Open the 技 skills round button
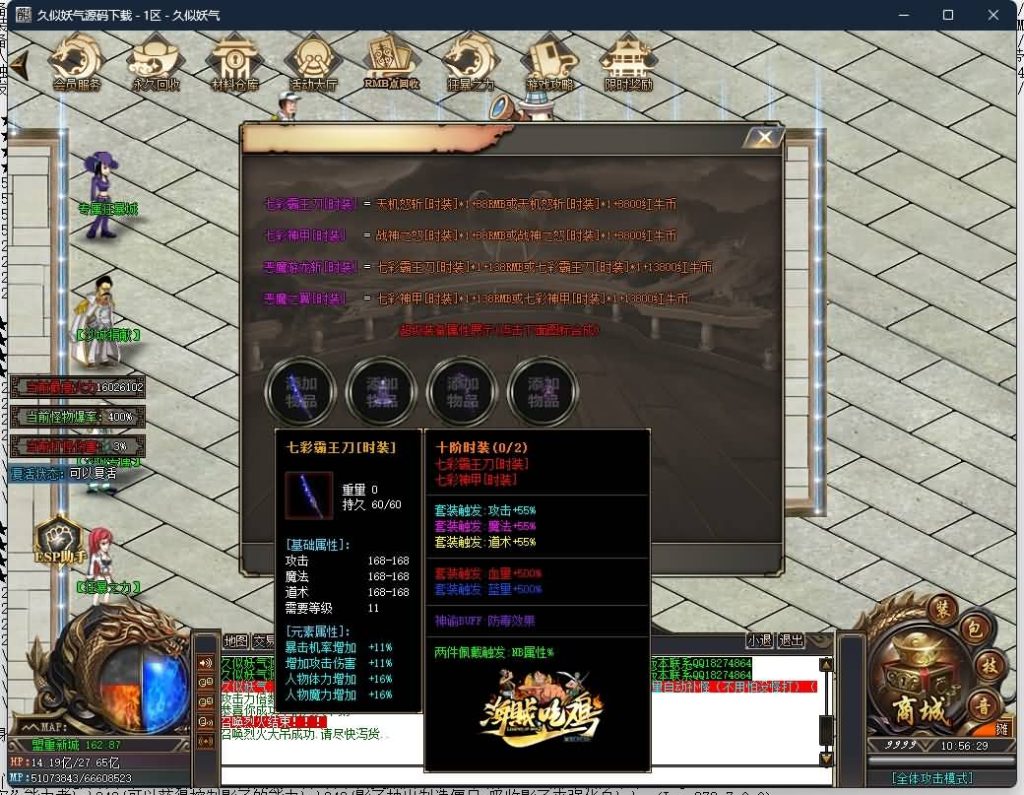 click(x=988, y=667)
